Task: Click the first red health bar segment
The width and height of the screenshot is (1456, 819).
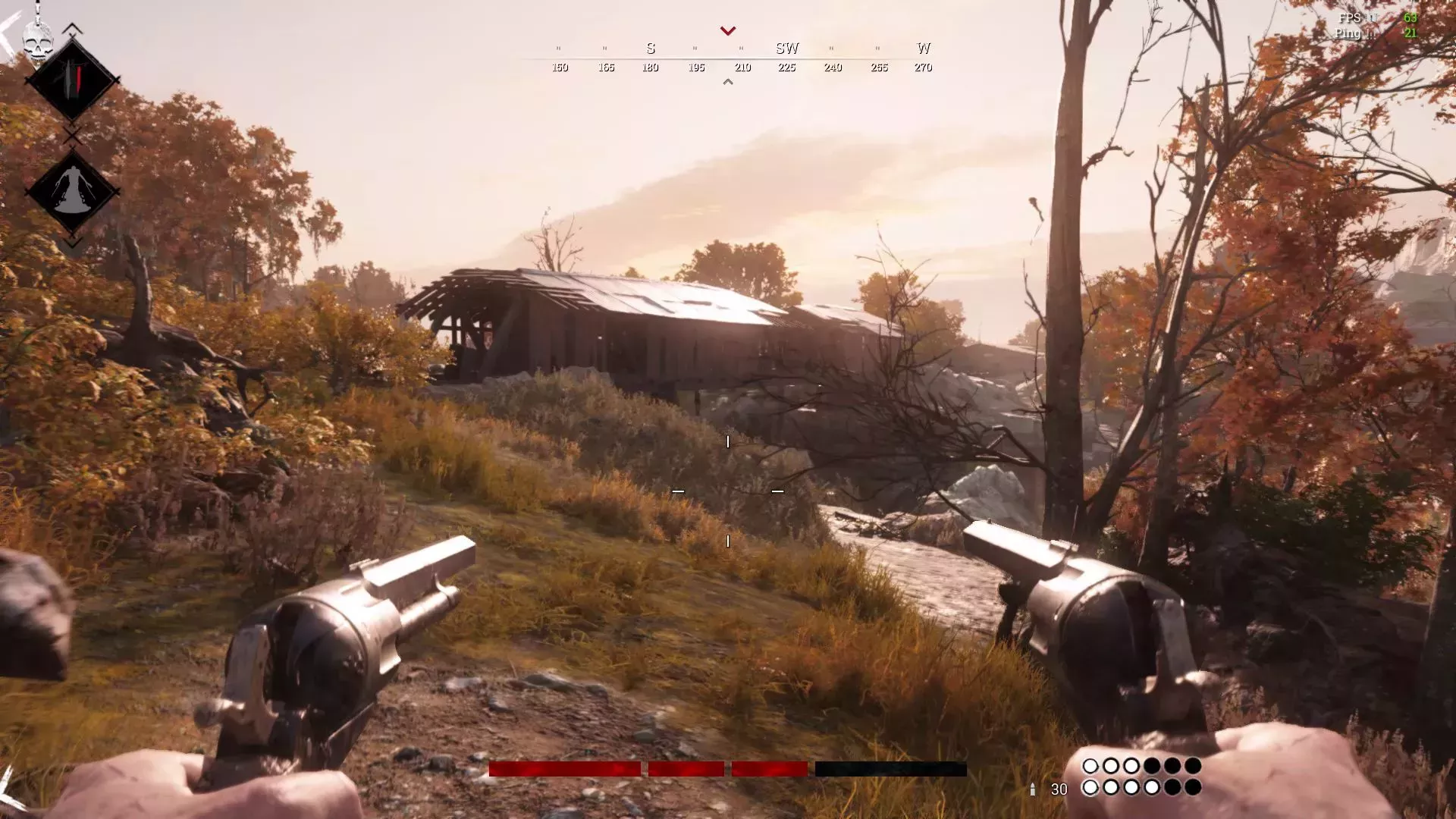Action: click(x=565, y=770)
